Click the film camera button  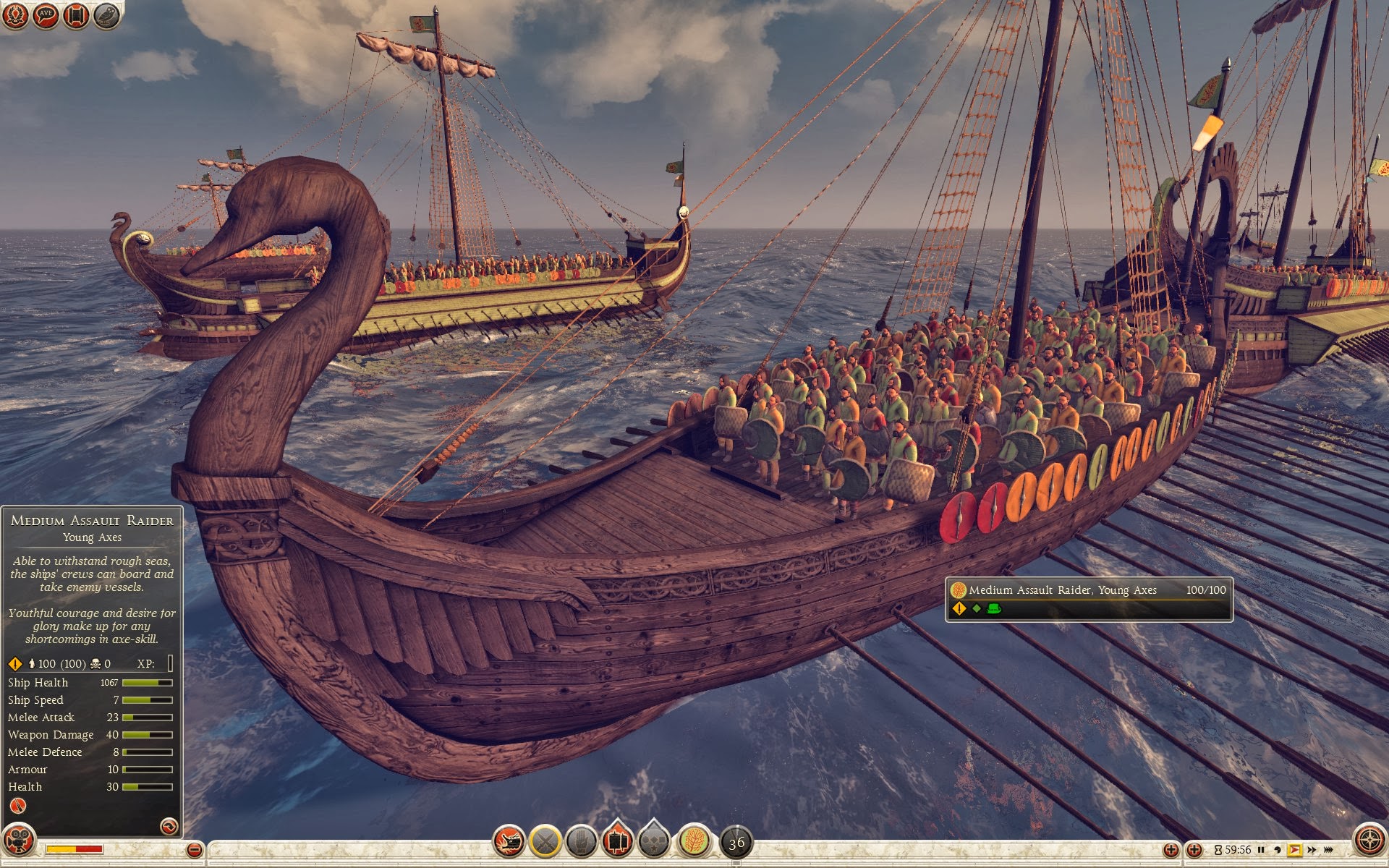18,841
